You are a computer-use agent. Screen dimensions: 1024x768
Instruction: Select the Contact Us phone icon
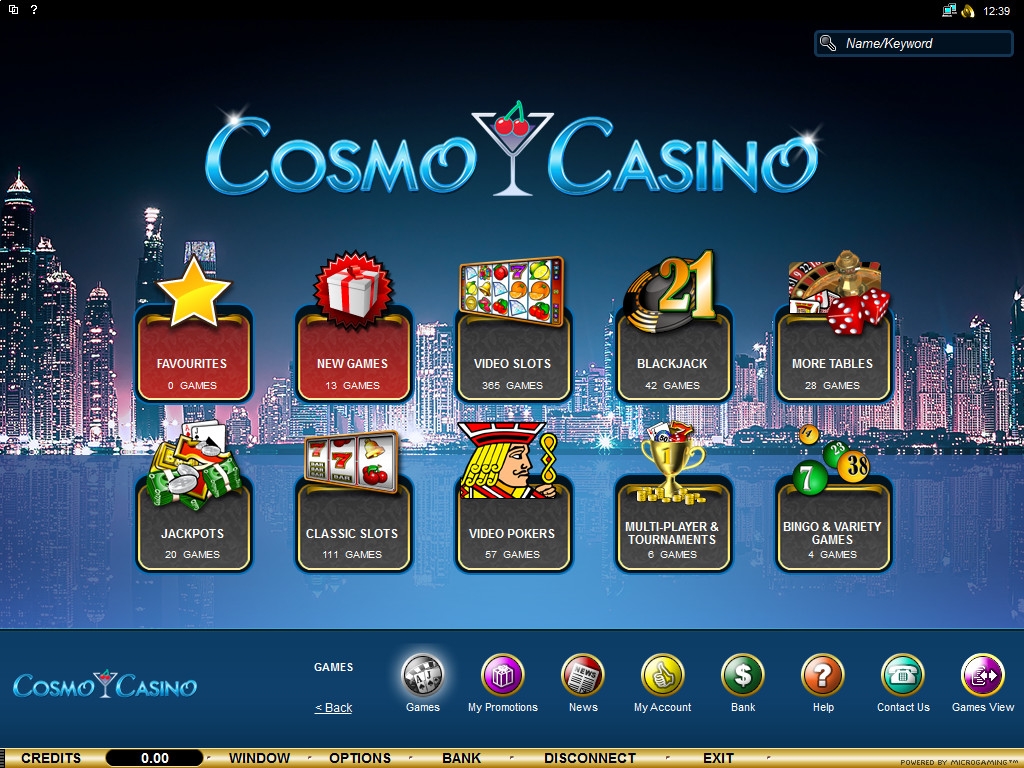(903, 676)
